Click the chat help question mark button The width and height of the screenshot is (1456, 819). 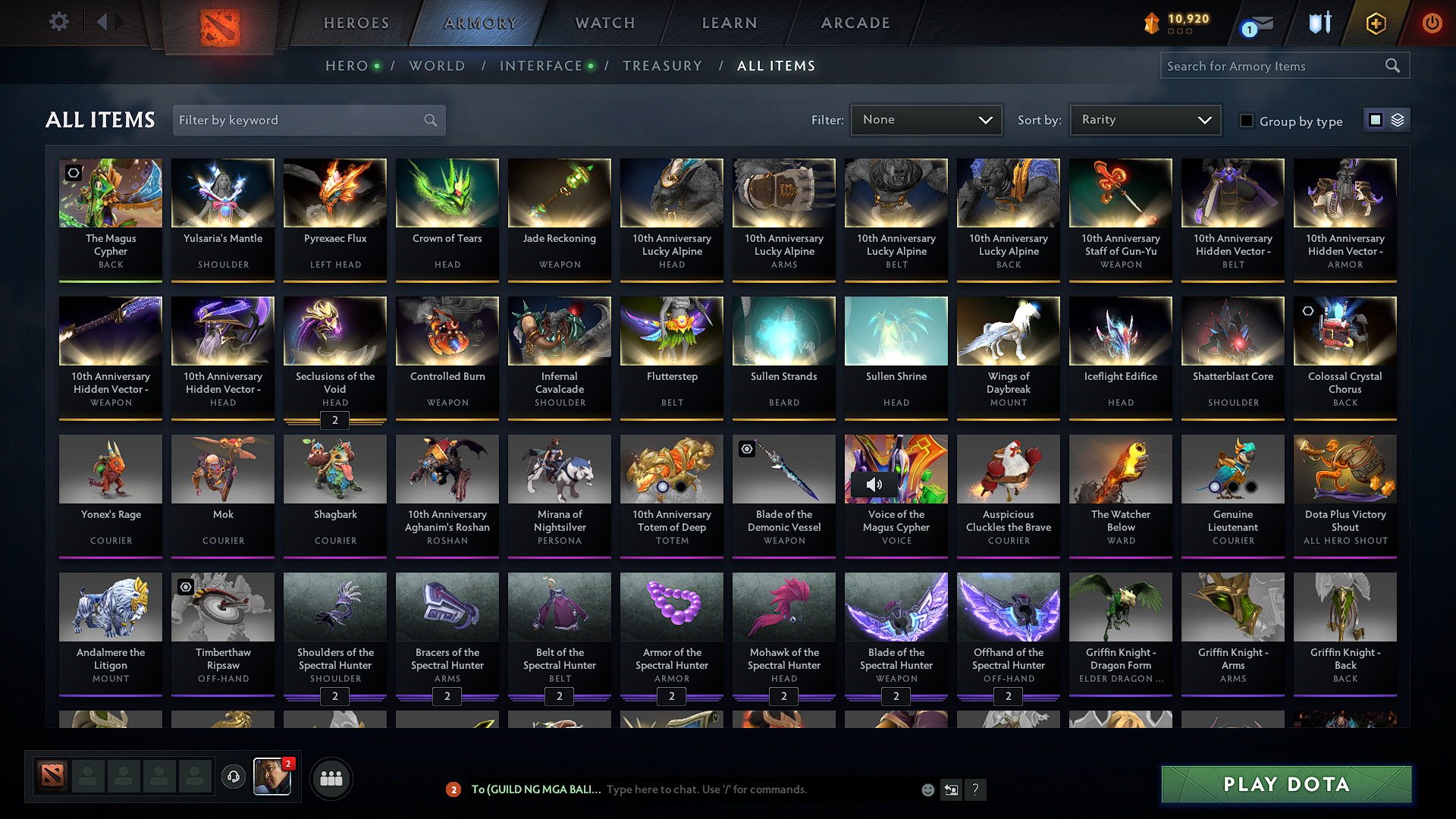pyautogui.click(x=976, y=789)
